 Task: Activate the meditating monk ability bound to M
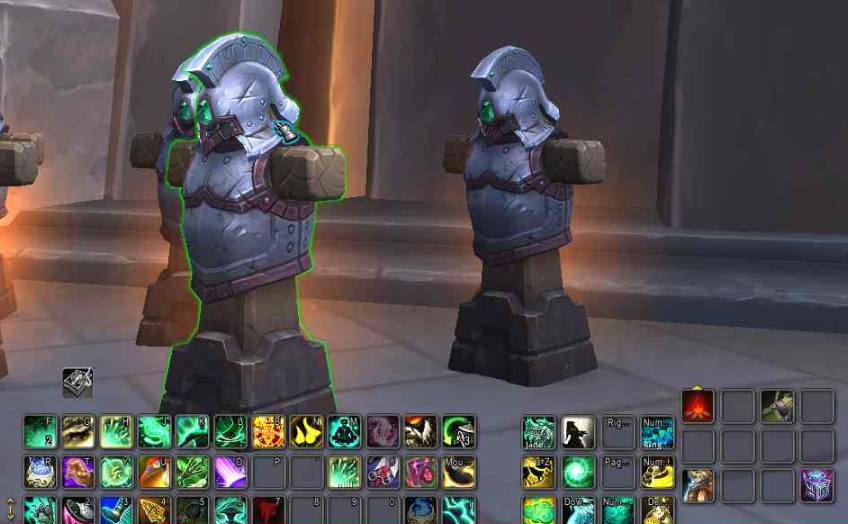coord(344,432)
